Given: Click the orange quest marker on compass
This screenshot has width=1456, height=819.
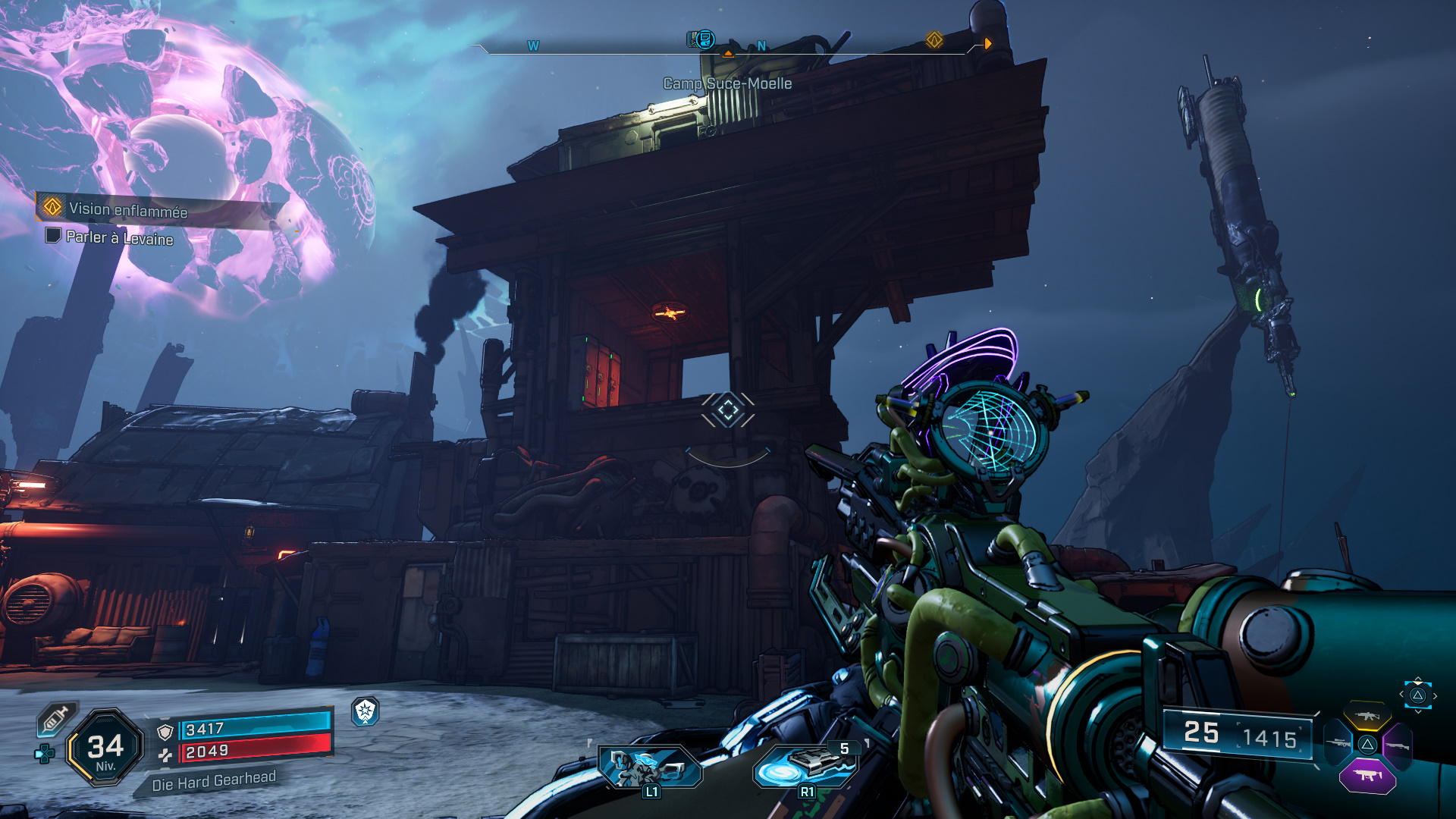Looking at the screenshot, I should tap(934, 40).
